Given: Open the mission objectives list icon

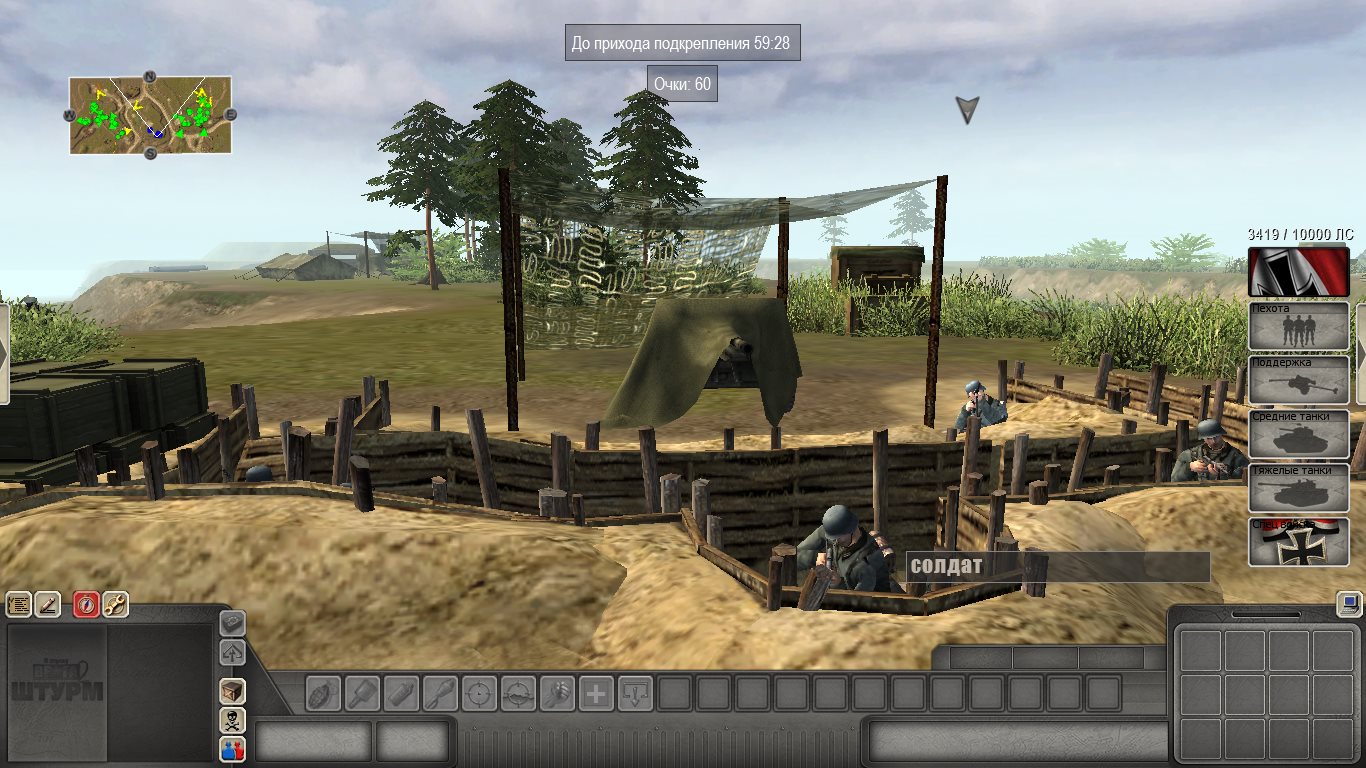Looking at the screenshot, I should (19, 604).
